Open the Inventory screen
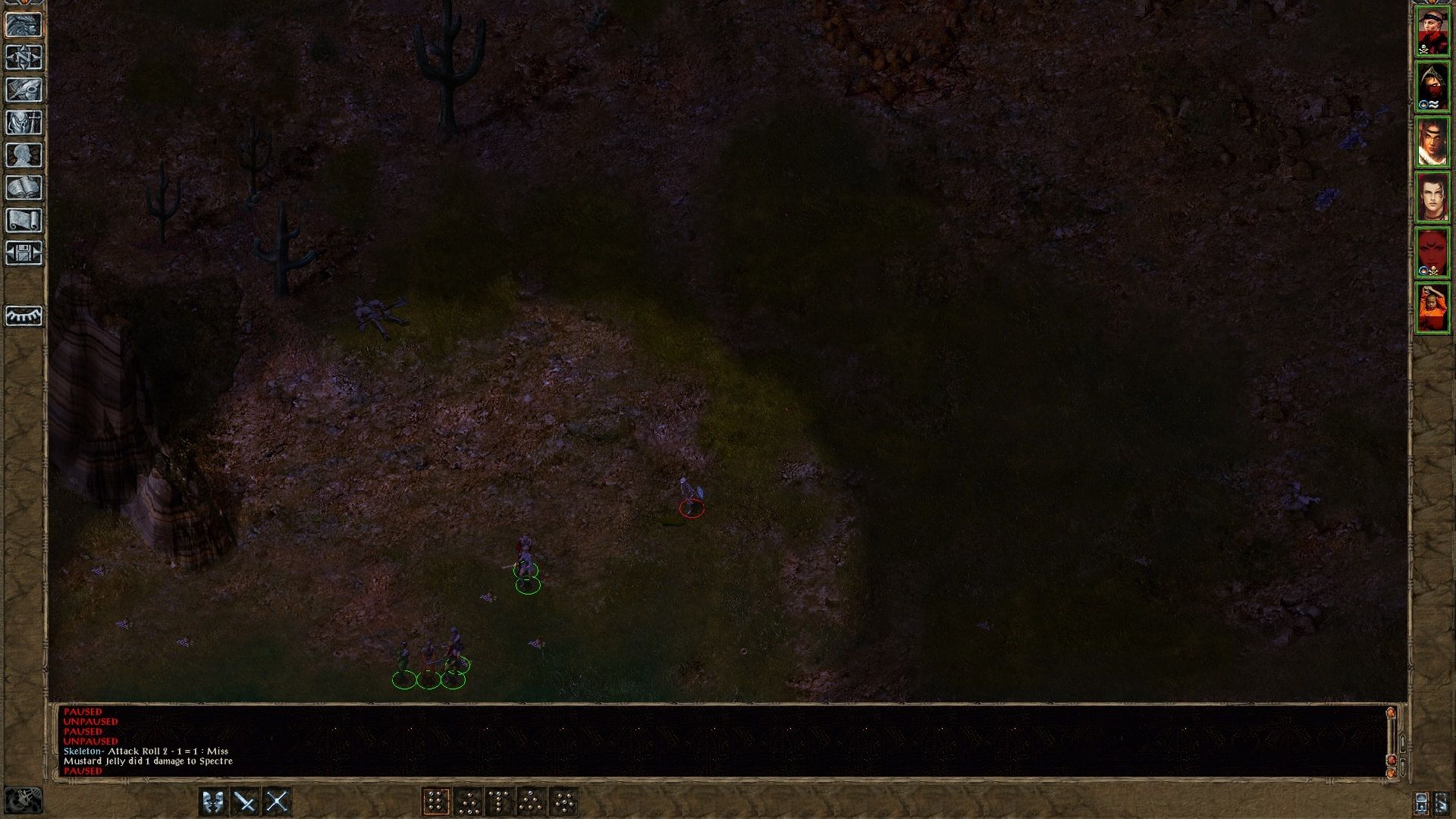 coord(25,121)
